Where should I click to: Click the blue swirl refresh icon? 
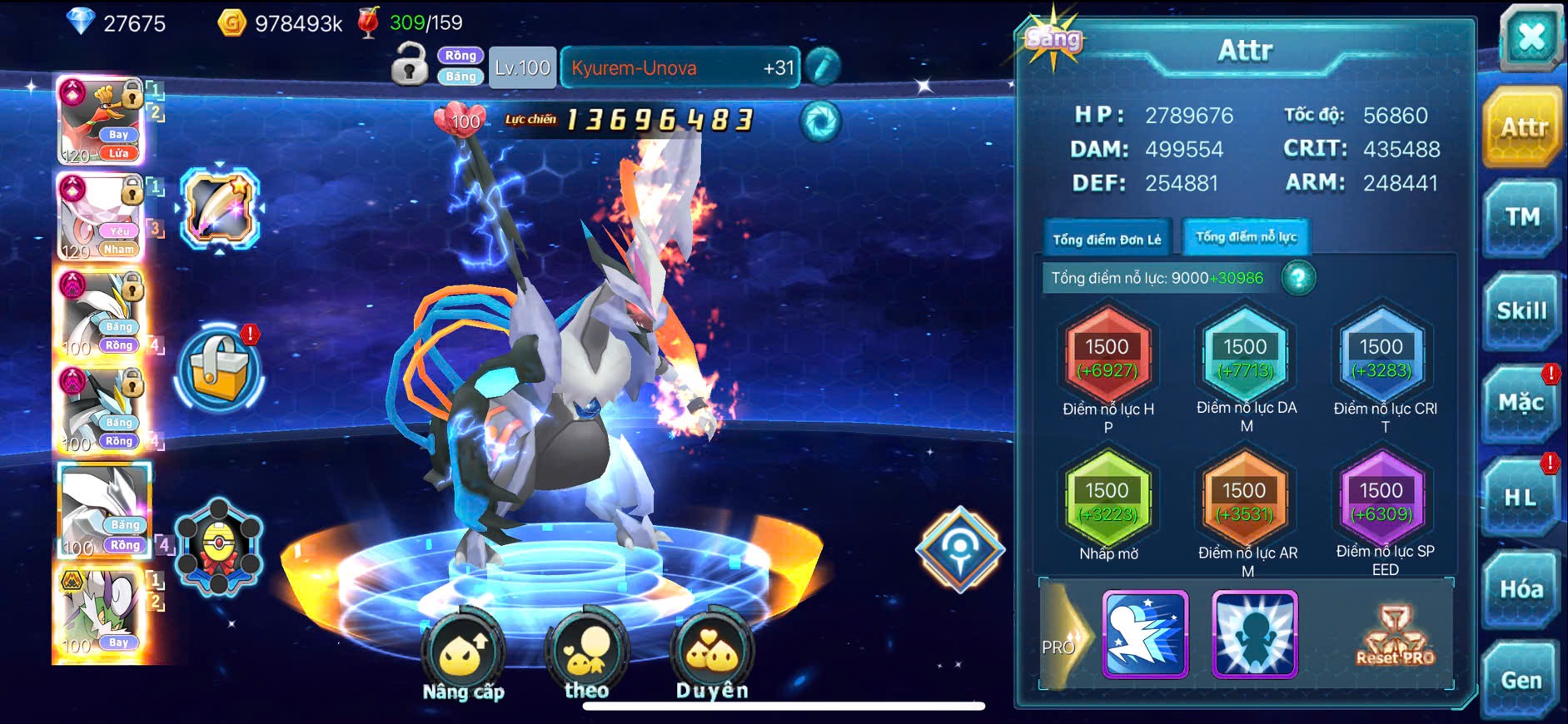pos(820,121)
